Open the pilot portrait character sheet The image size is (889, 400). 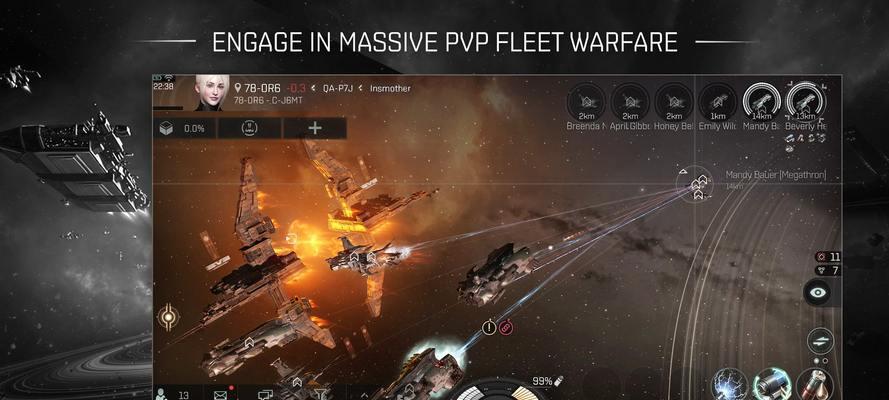coord(211,92)
